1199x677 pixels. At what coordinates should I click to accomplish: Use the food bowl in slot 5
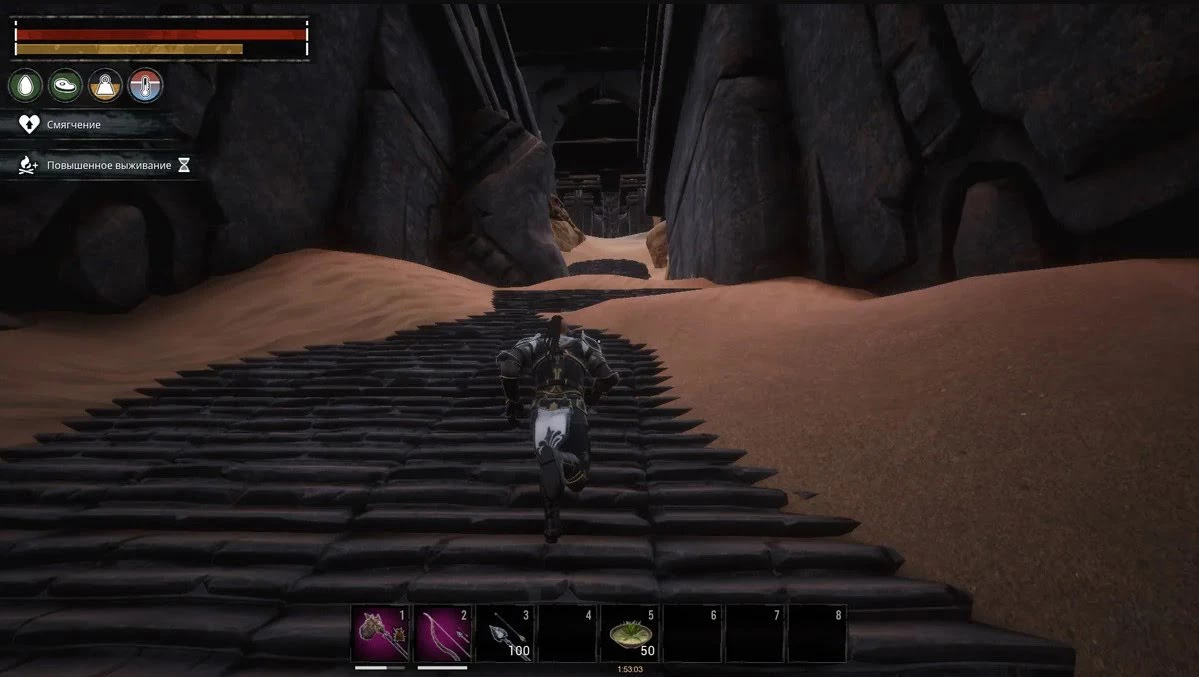point(629,633)
